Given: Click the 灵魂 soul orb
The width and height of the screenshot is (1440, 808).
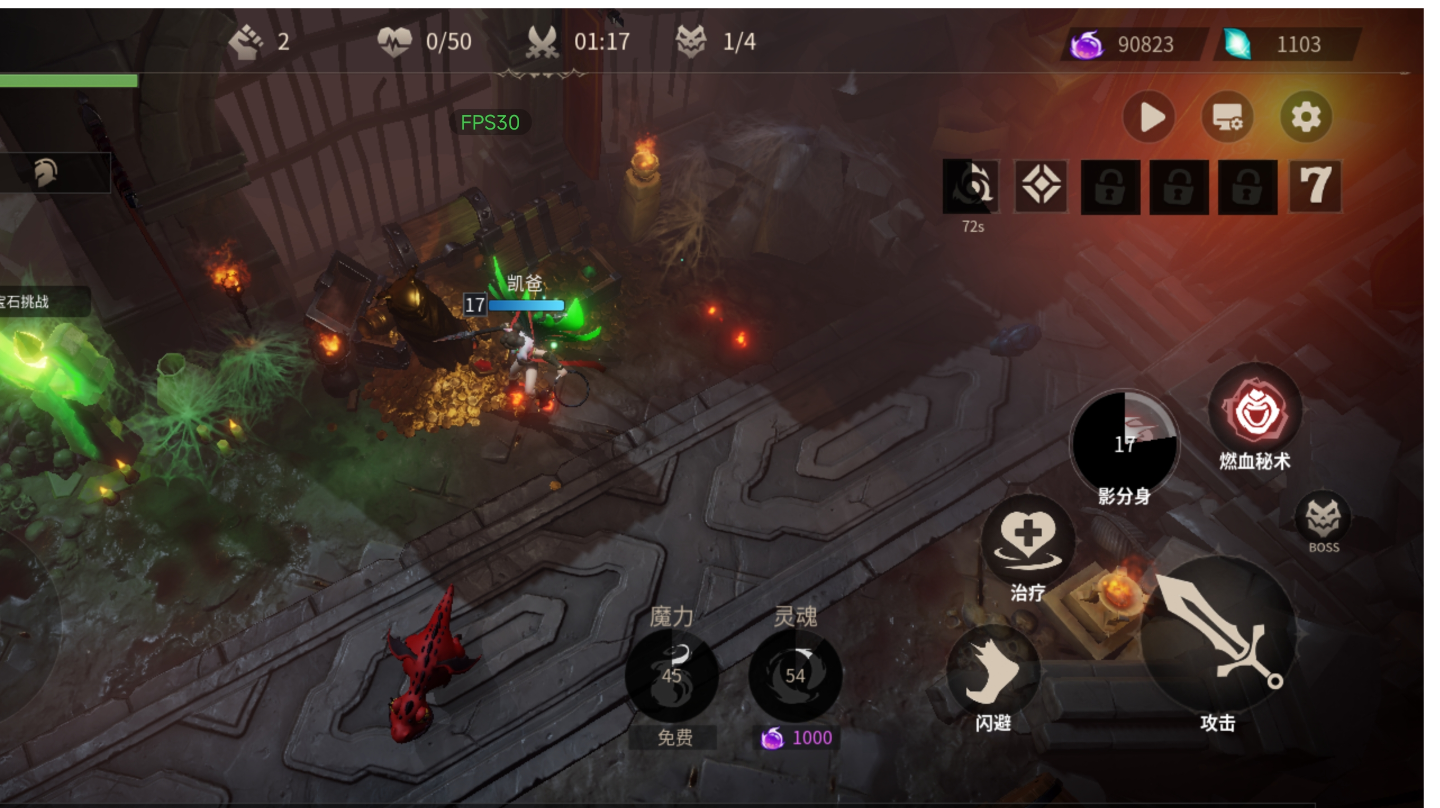Looking at the screenshot, I should [x=795, y=676].
